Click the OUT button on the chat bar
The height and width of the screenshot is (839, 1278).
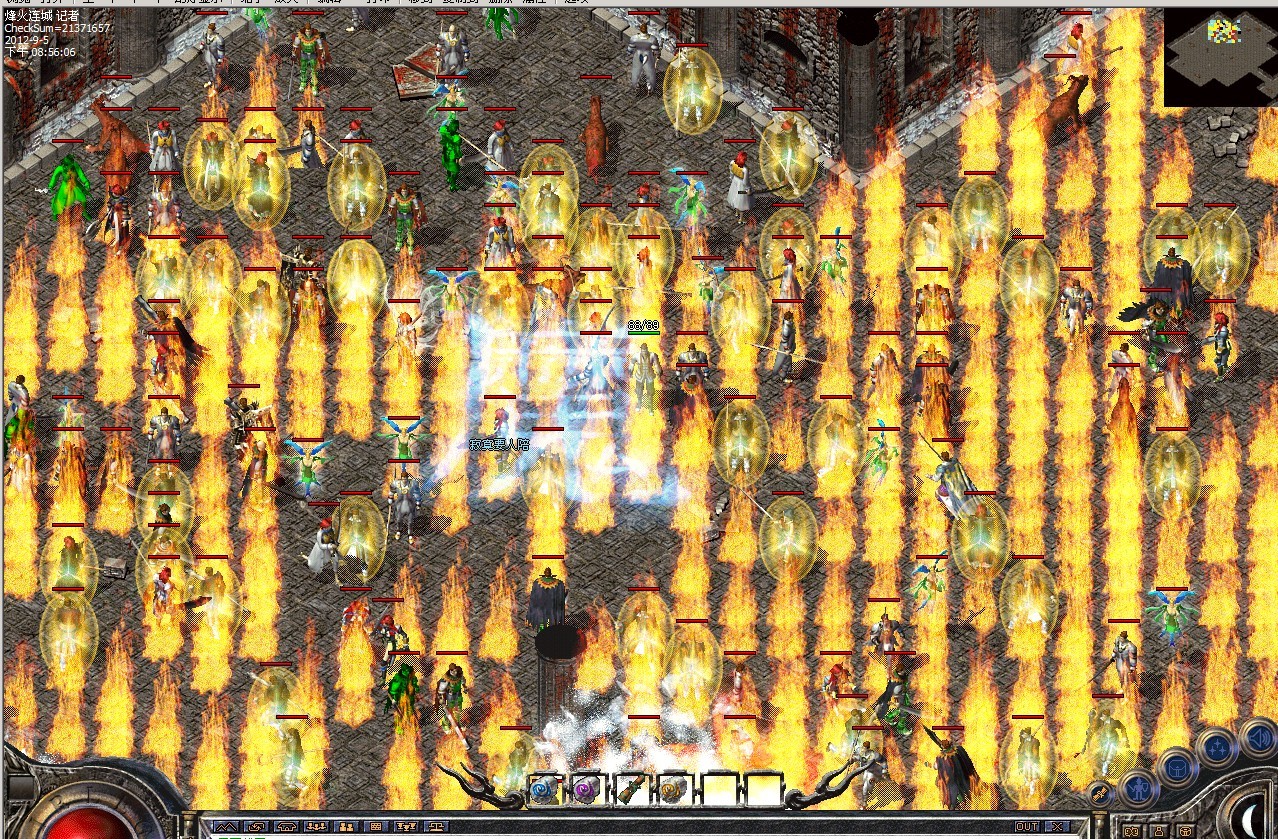1027,827
